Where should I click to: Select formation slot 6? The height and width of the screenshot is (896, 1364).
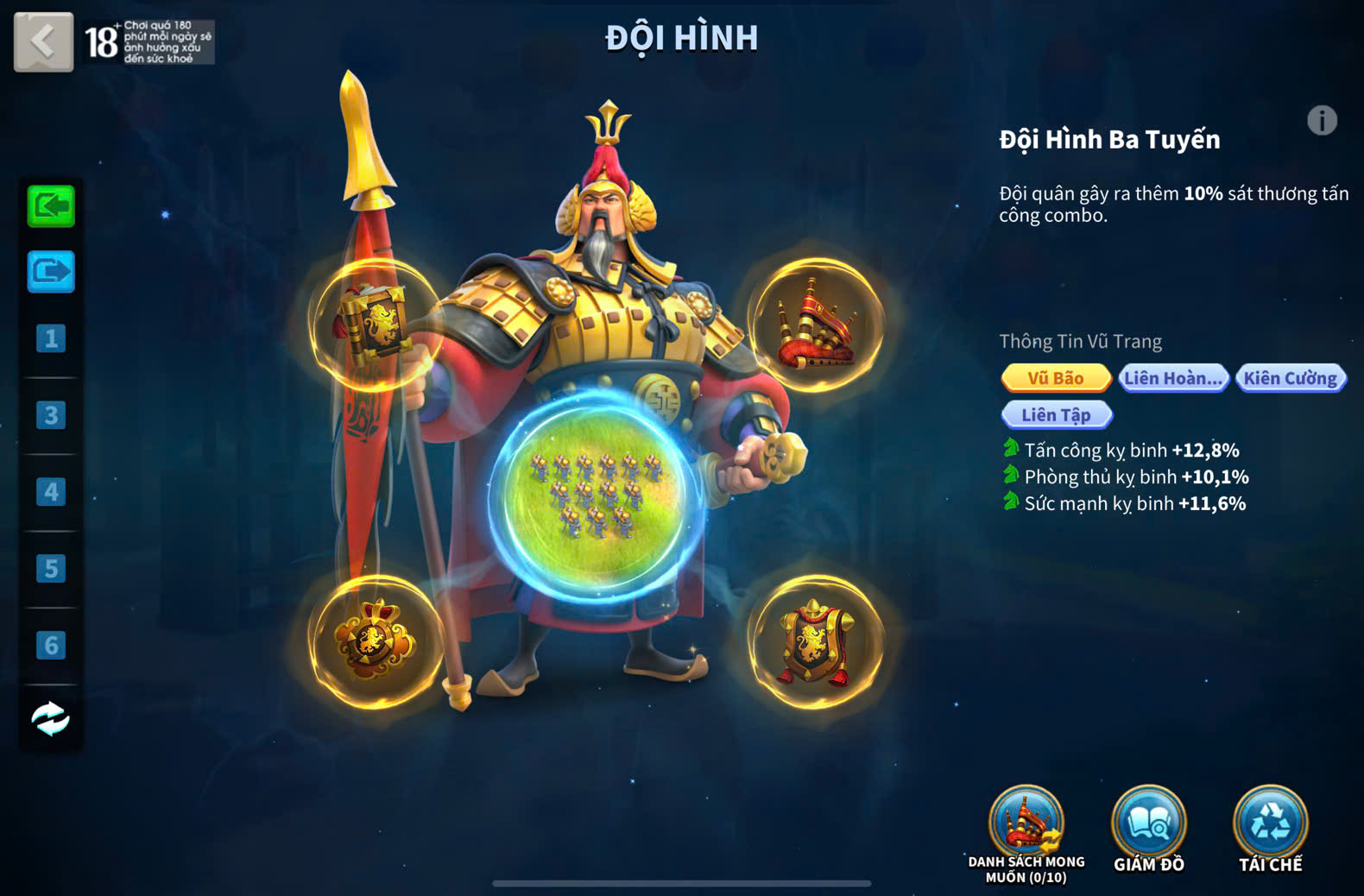click(x=51, y=645)
